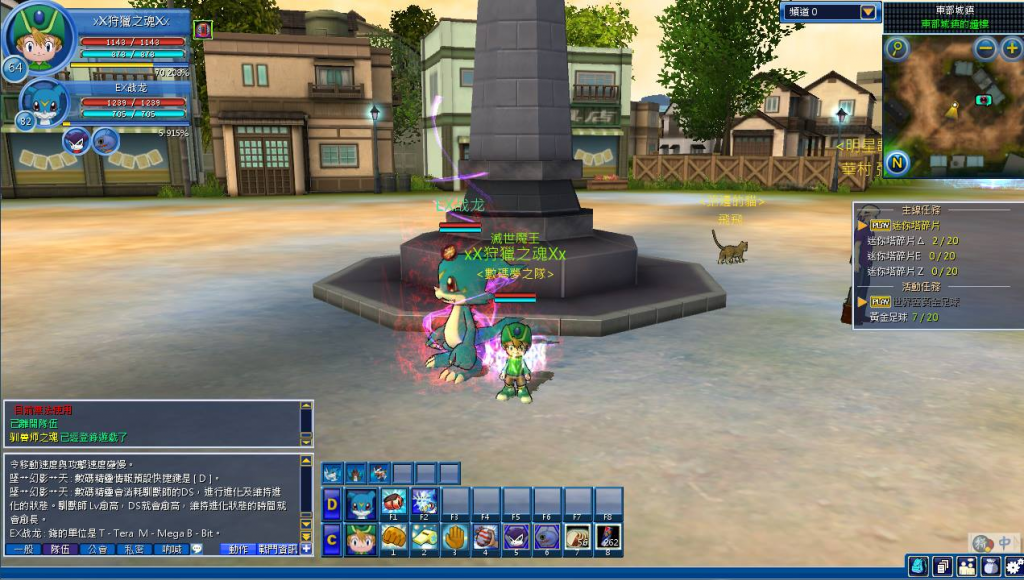Image resolution: width=1024 pixels, height=580 pixels.
Task: Open the backpack inventory icon
Action: (x=917, y=567)
